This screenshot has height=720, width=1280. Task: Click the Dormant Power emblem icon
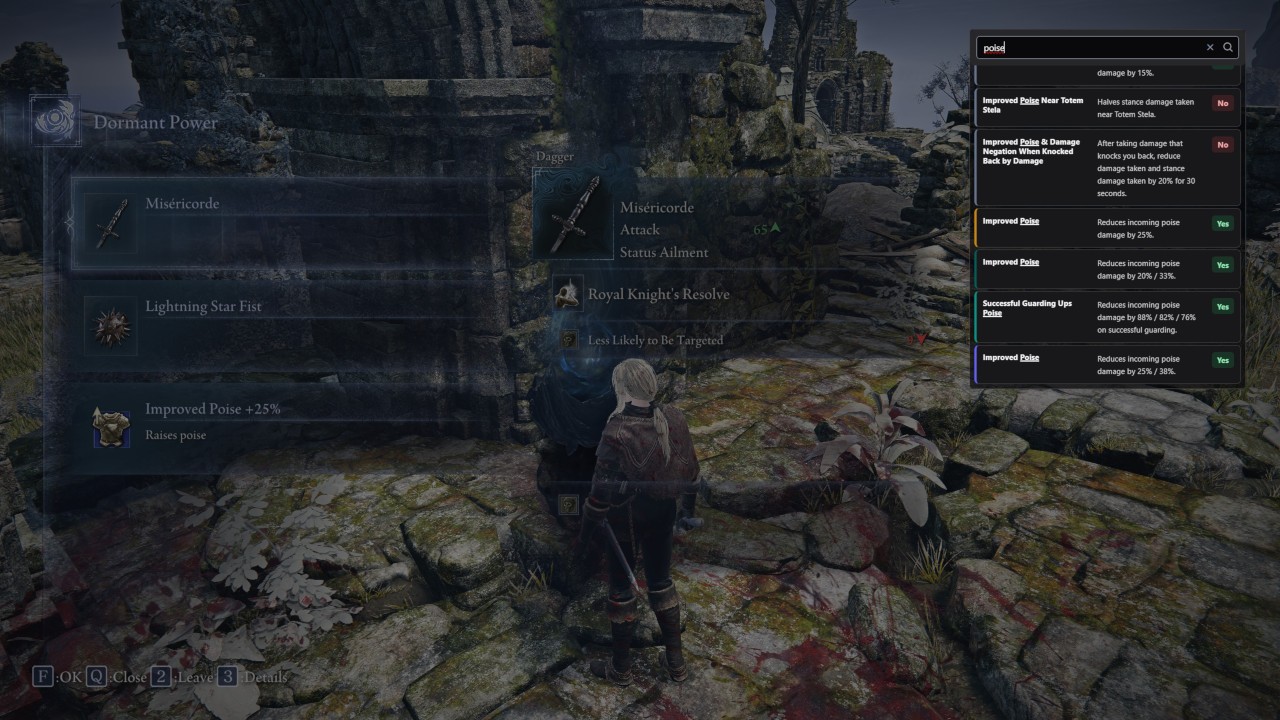(x=56, y=120)
